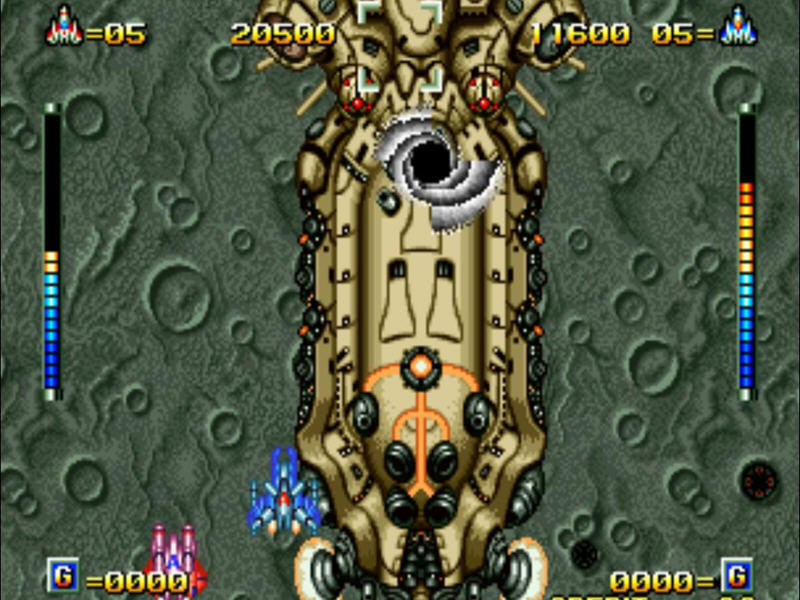Click player two's blue ship lives icon
Screen dimensions: 800x600
737,27
